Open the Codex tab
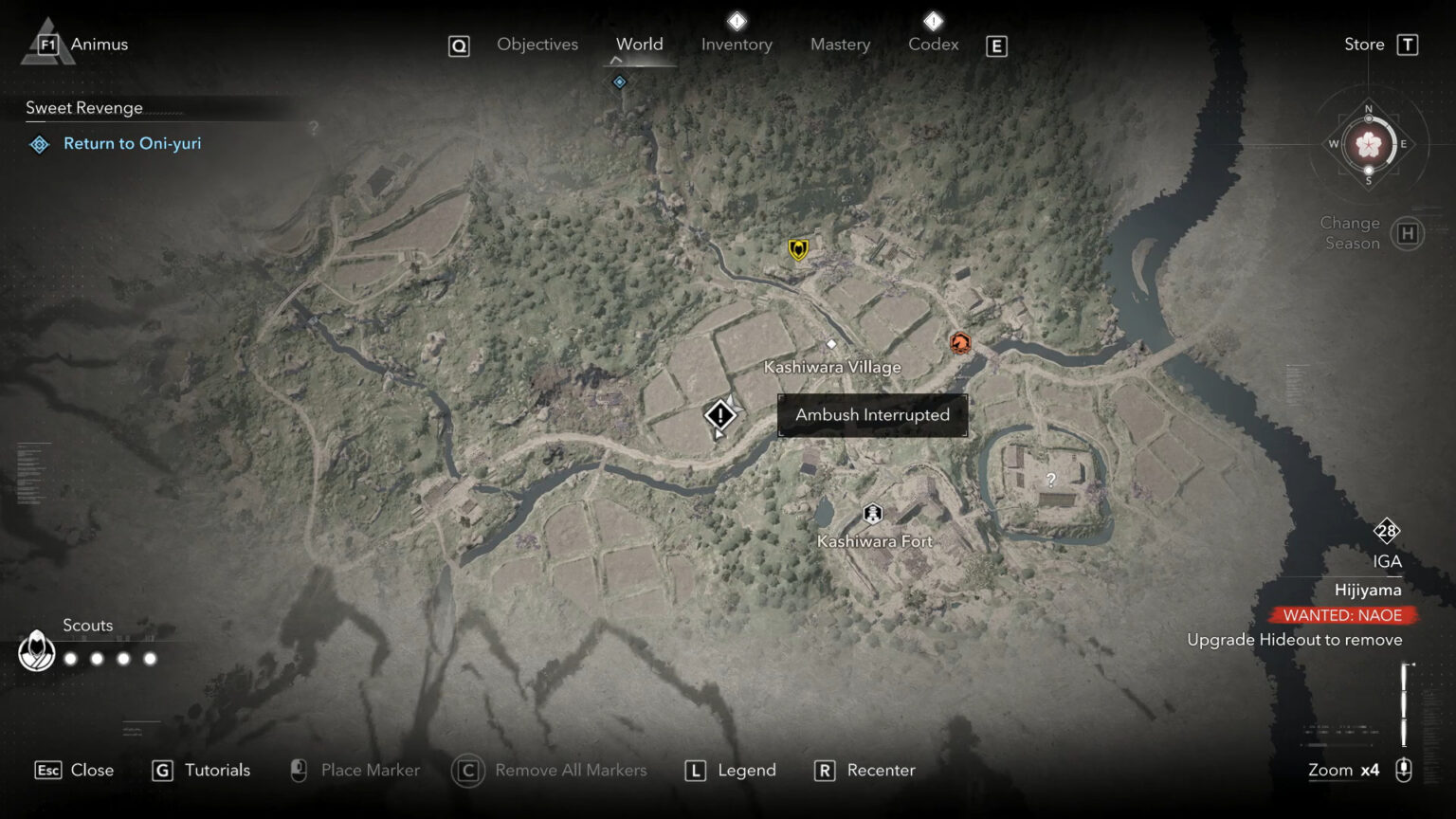This screenshot has width=1456, height=819. 933,45
